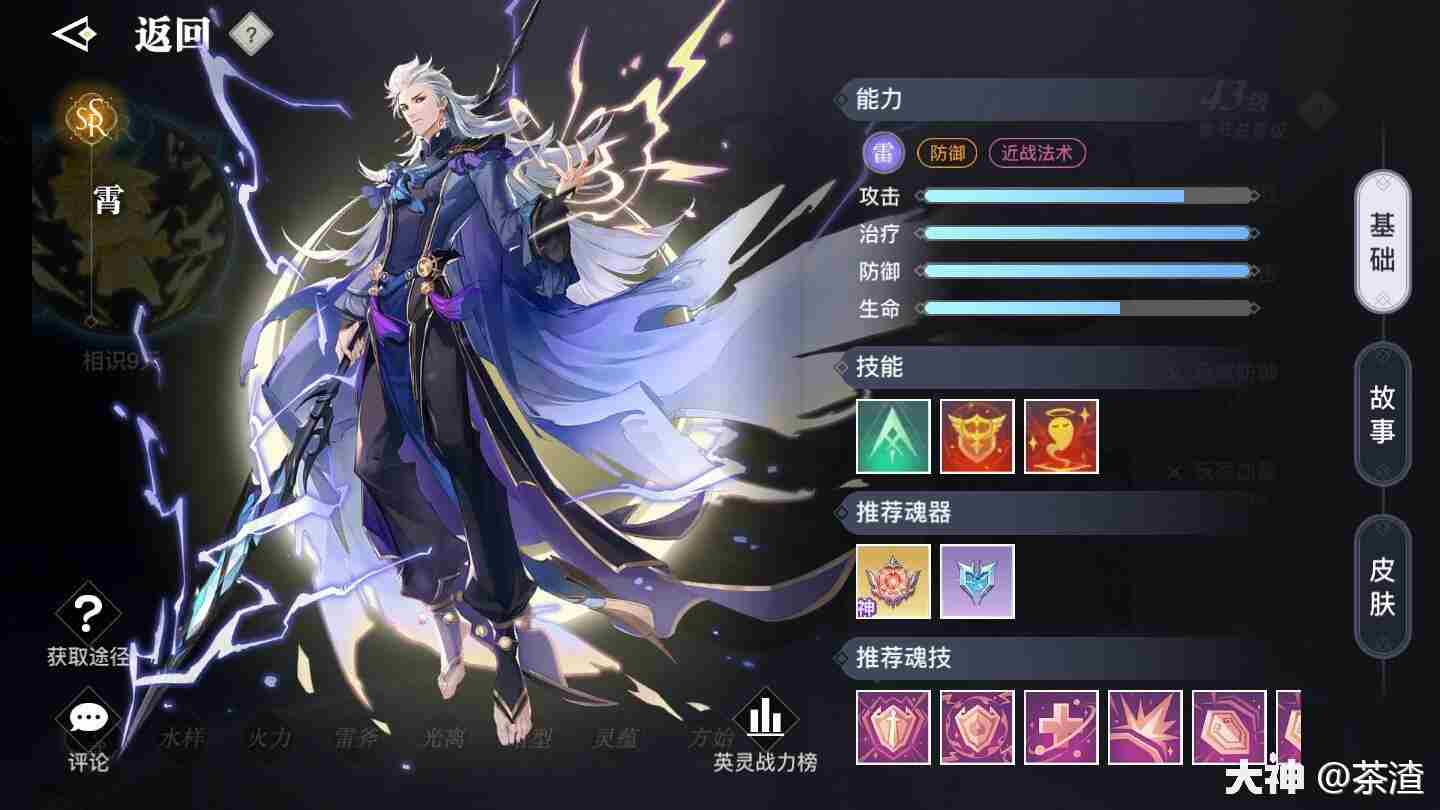The image size is (1440, 810).
Task: View the halo spirit skill icon
Action: tap(1061, 436)
